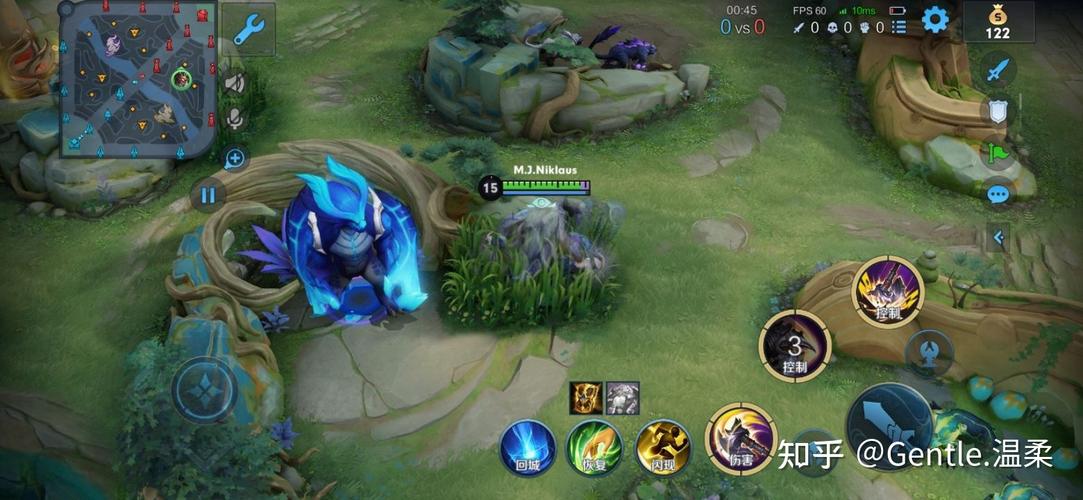Open the gold coin shop showing 122

[x=997, y=21]
